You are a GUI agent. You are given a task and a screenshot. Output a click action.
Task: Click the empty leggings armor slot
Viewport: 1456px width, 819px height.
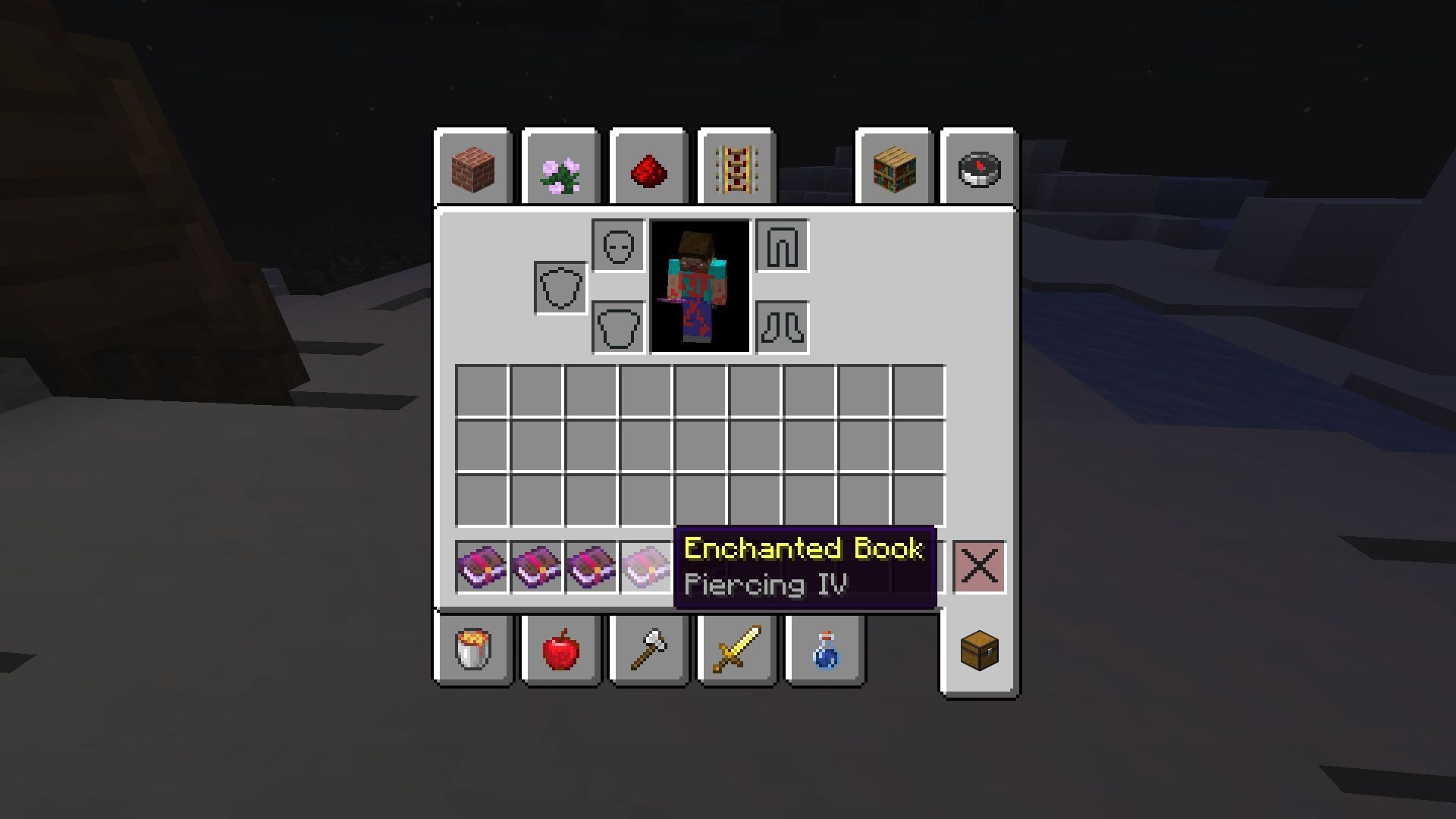[781, 245]
